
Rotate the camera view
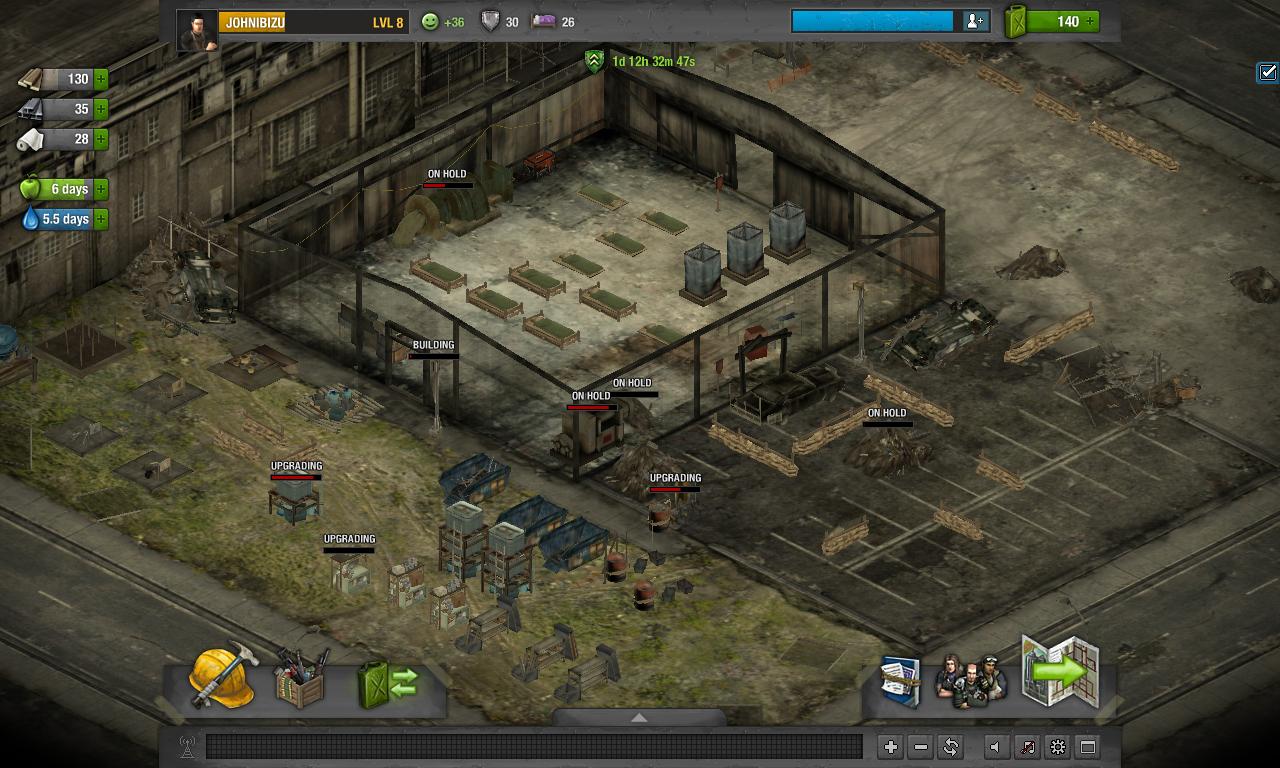pyautogui.click(x=950, y=747)
